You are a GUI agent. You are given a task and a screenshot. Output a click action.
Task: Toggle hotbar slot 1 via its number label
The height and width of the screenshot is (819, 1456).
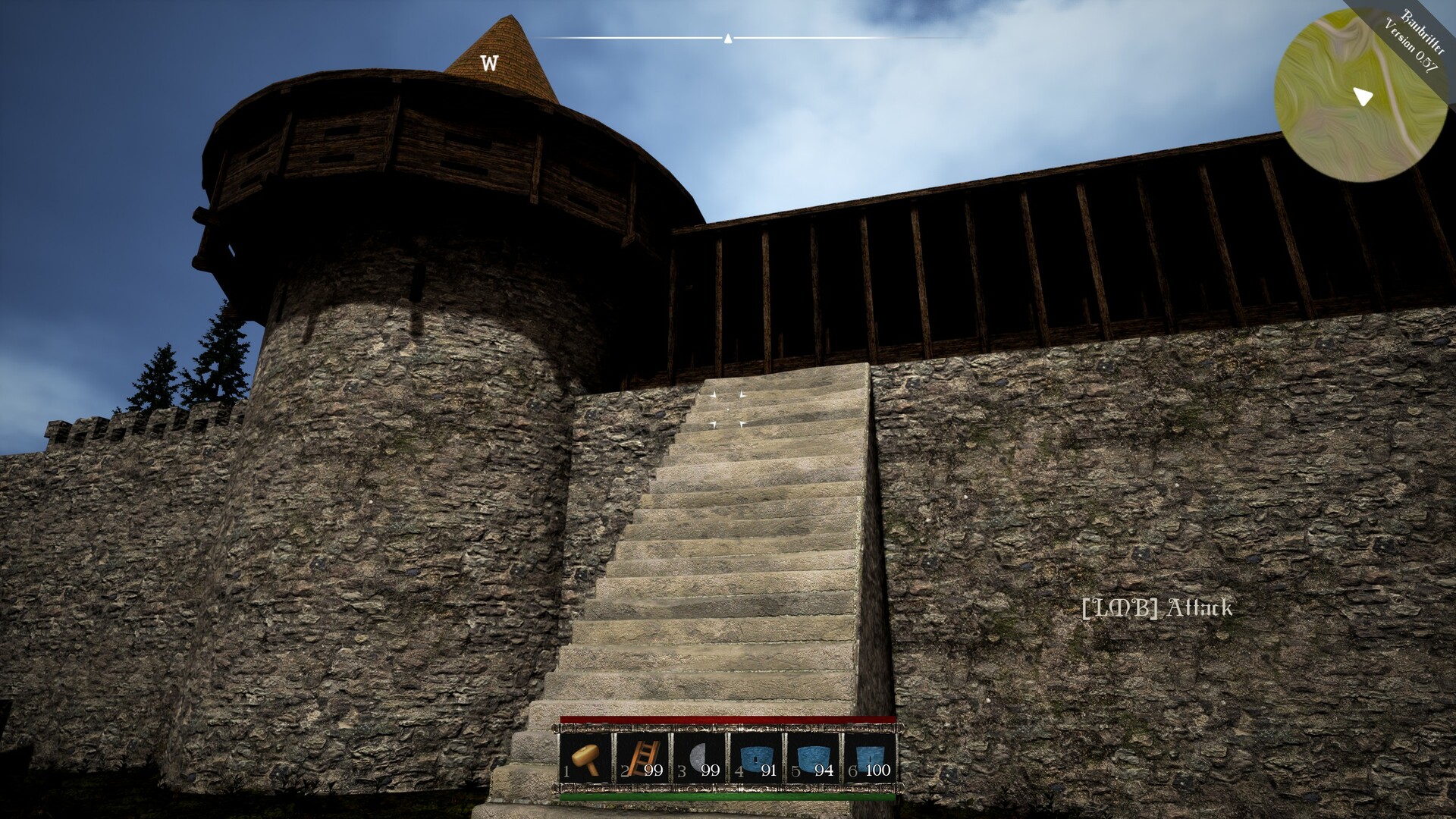pyautogui.click(x=565, y=770)
